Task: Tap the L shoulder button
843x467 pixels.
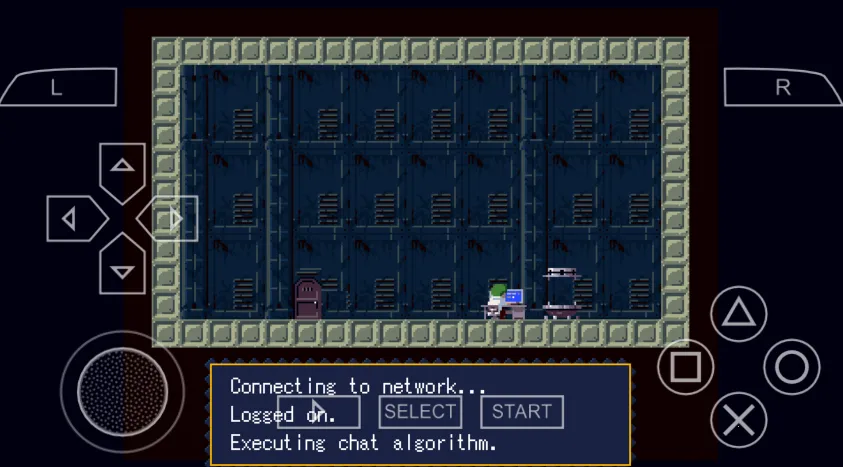Action: (58, 88)
